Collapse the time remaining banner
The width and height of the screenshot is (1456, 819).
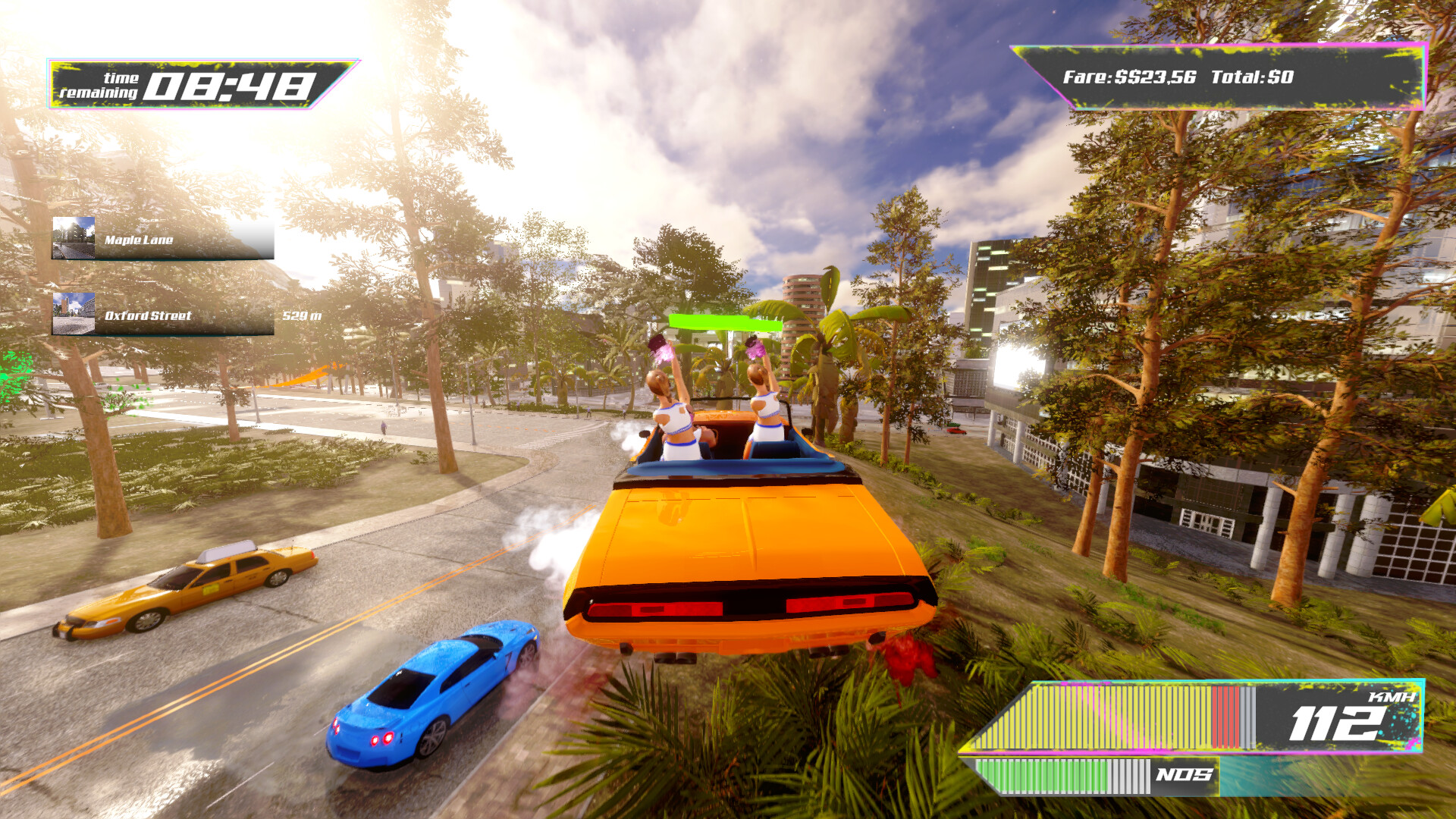[x=193, y=83]
